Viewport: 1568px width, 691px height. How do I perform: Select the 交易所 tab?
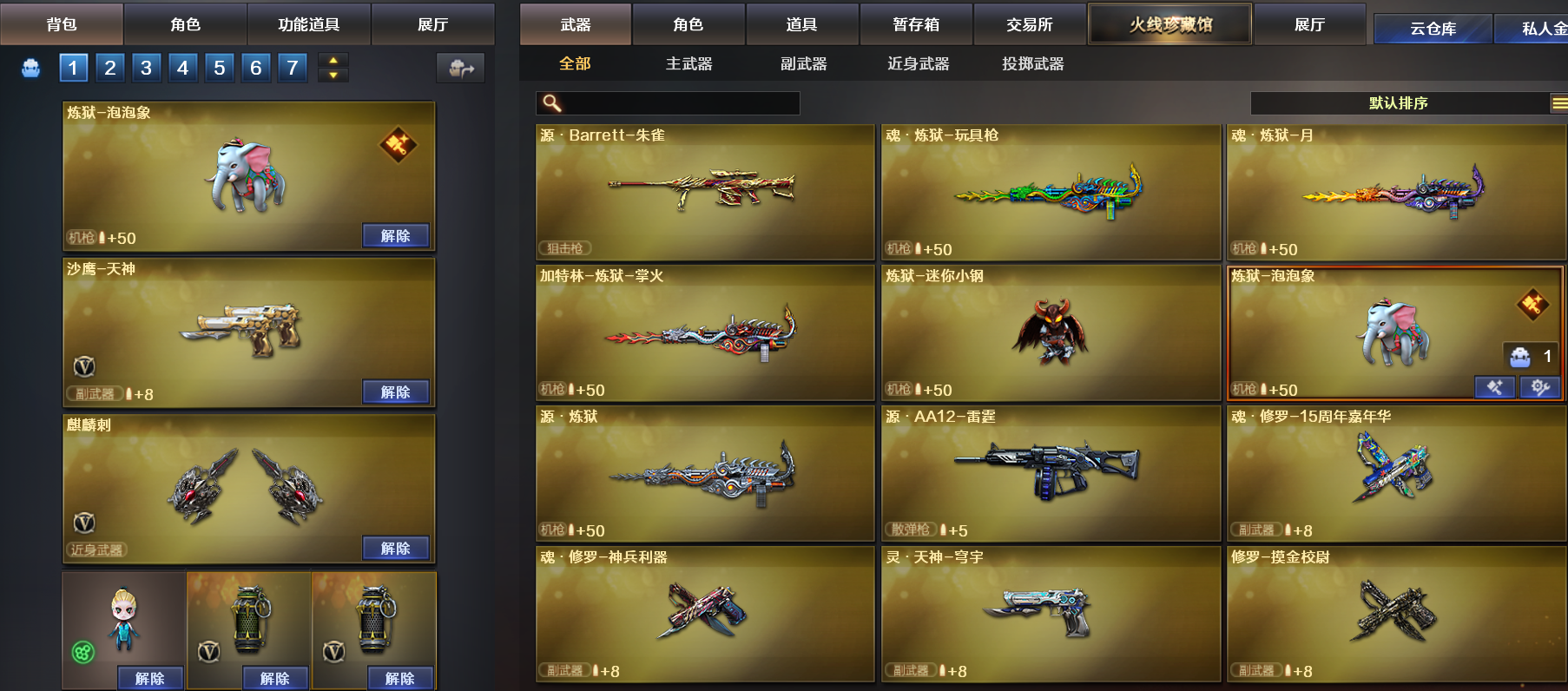coord(1030,24)
